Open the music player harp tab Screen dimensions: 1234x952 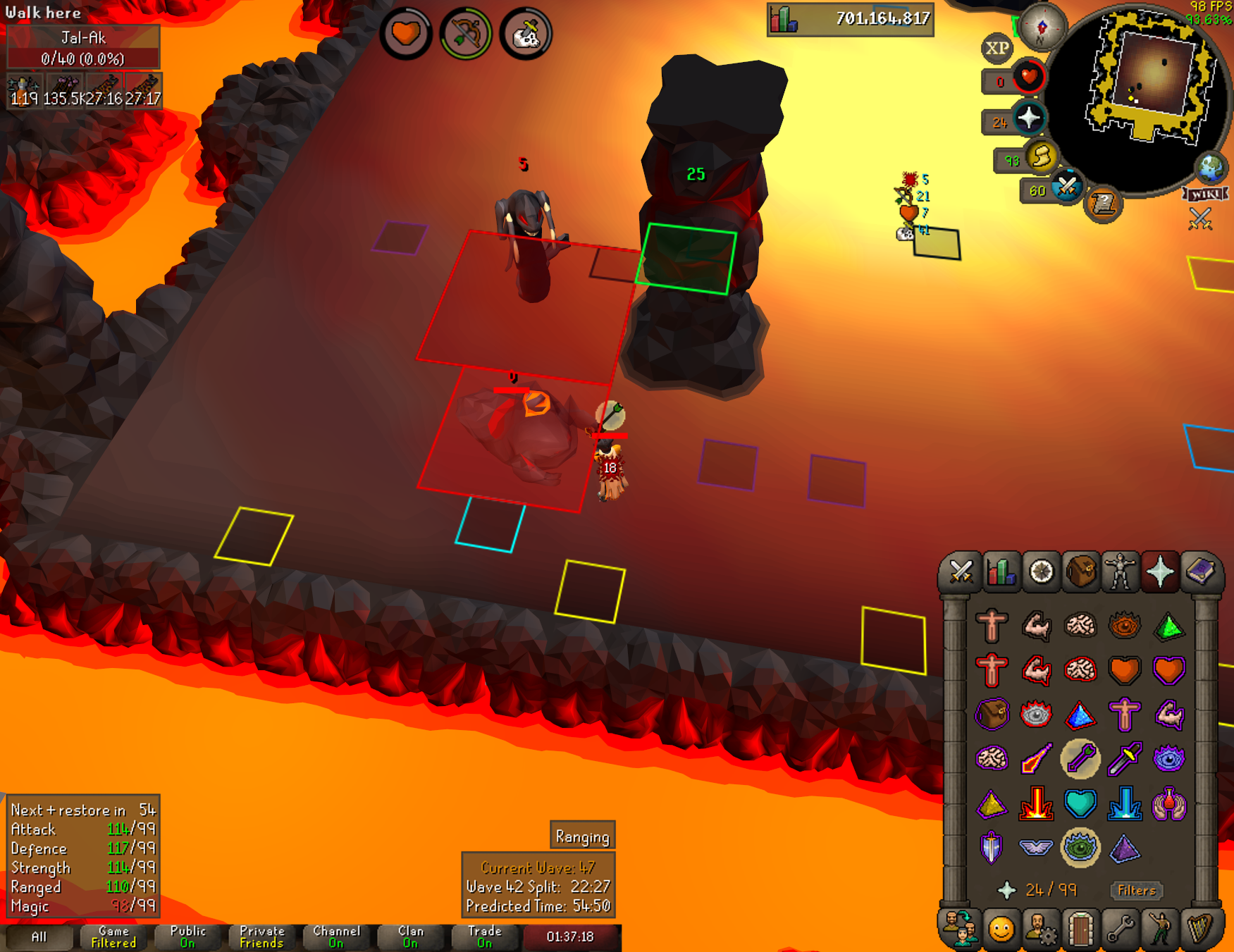(1199, 929)
